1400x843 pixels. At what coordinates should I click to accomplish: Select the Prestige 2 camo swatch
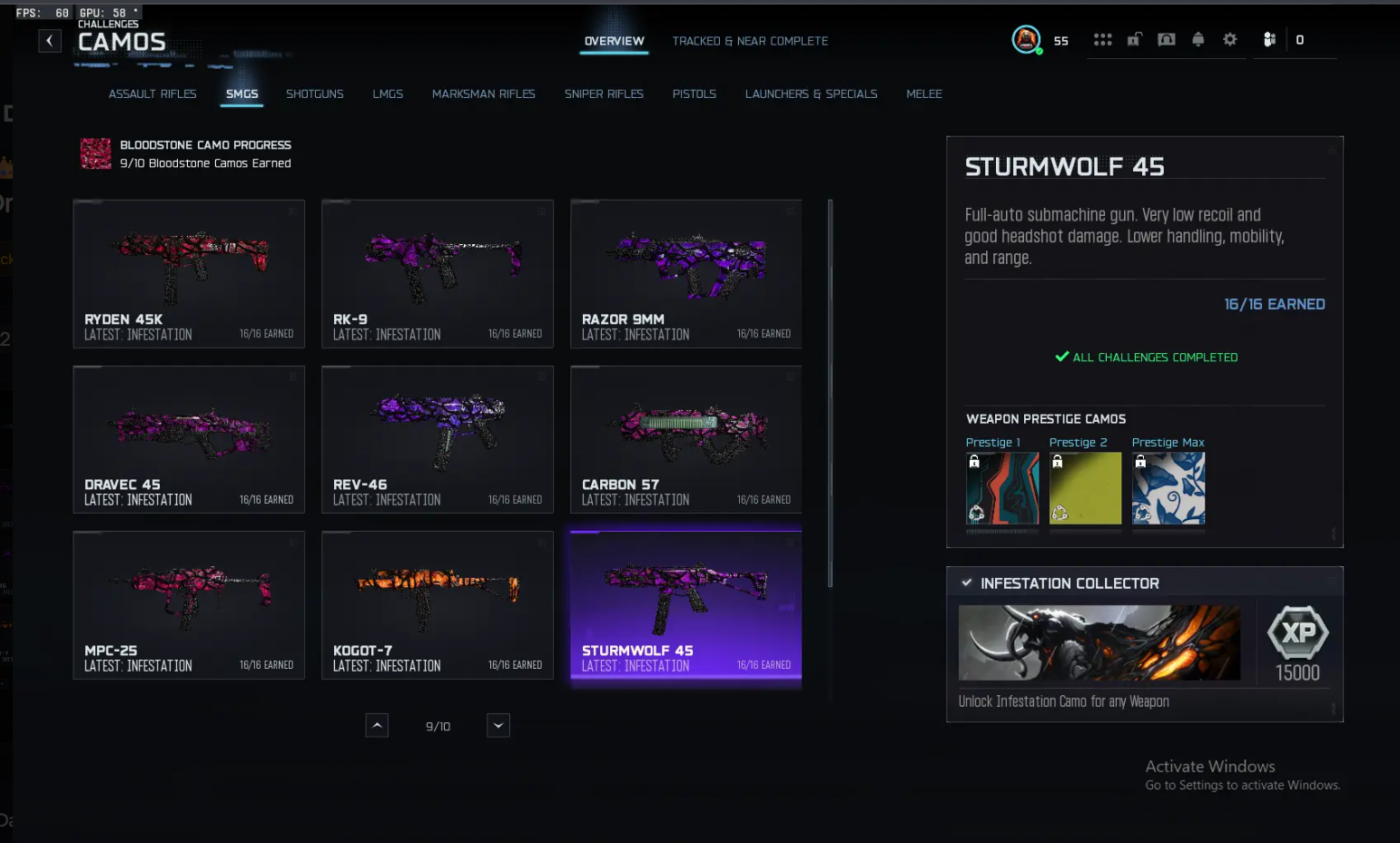click(x=1085, y=487)
